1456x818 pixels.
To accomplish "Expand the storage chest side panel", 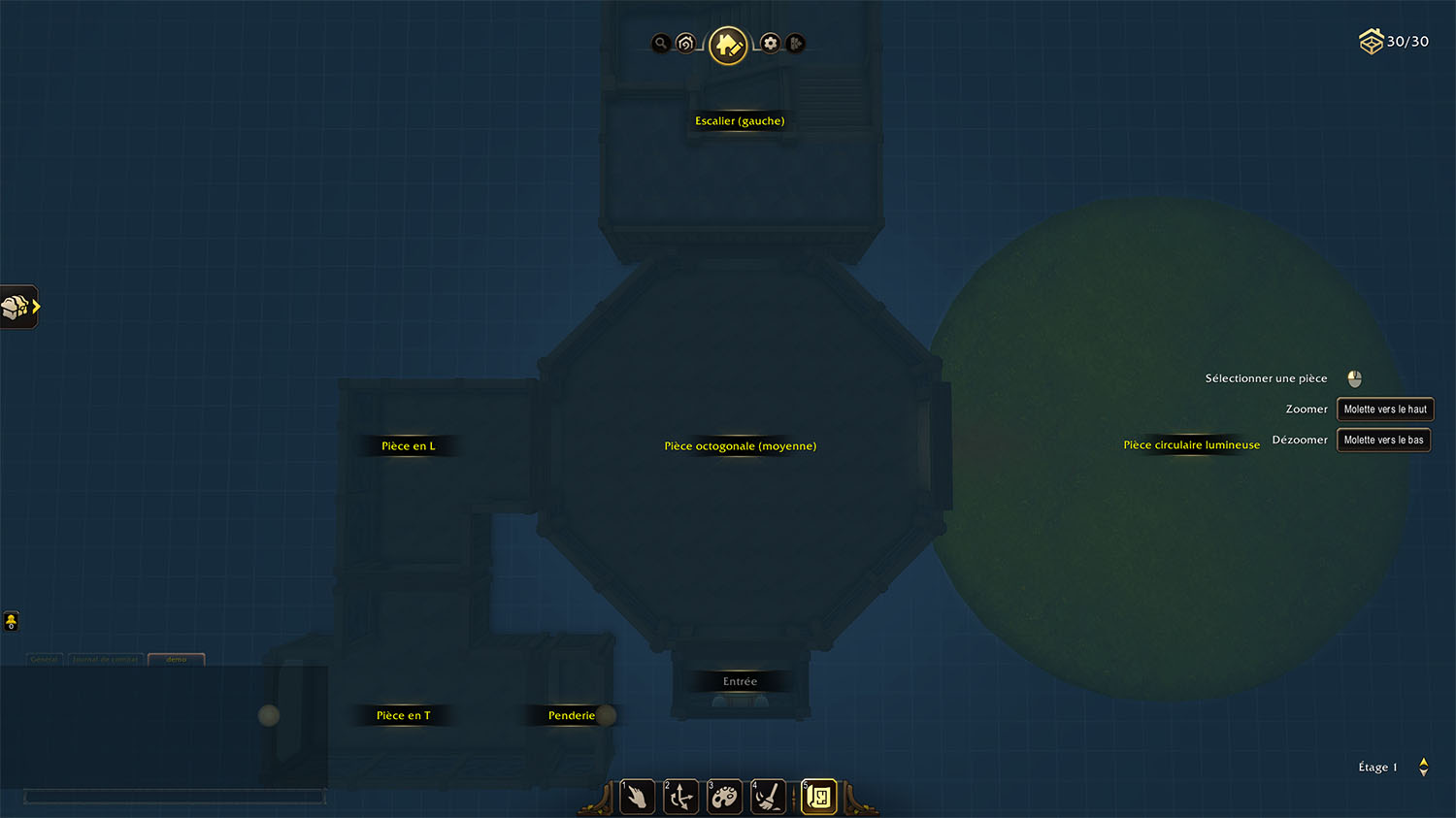I will (x=19, y=307).
